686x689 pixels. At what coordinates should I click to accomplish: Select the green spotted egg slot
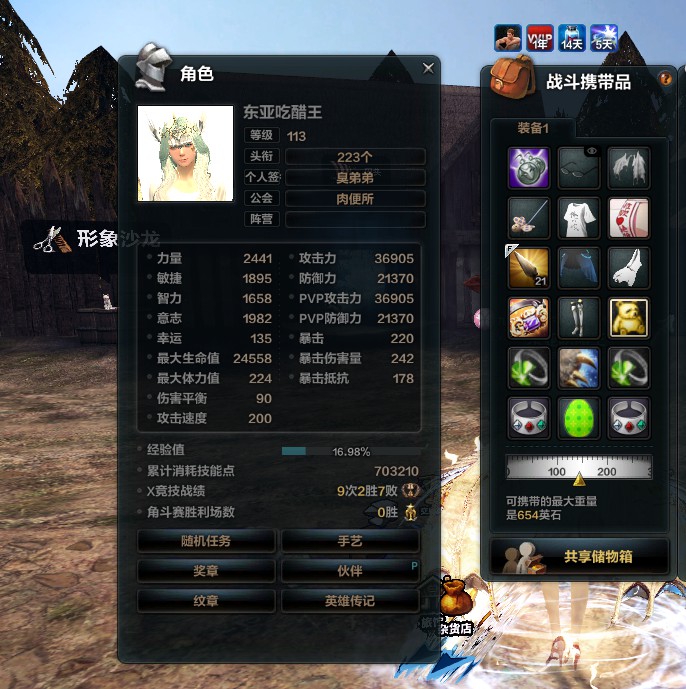click(579, 417)
